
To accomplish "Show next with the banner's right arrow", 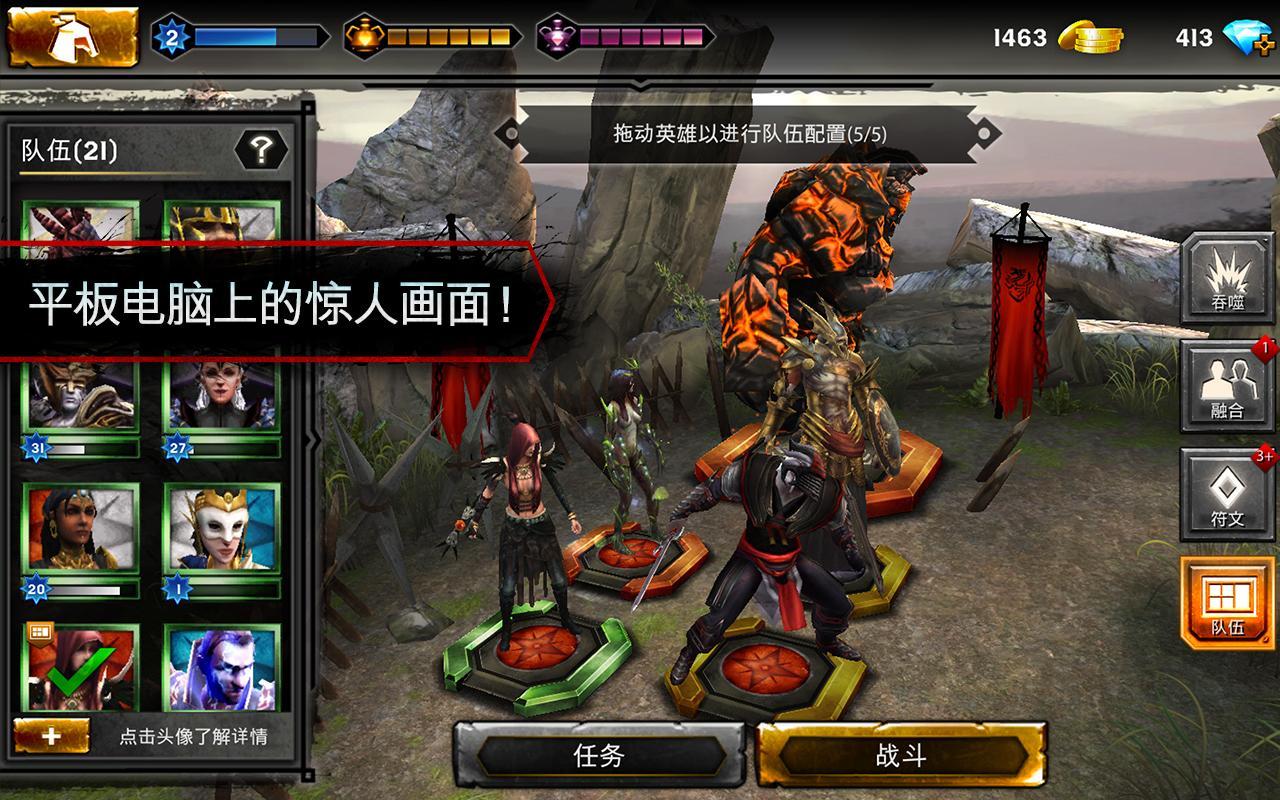I will click(x=987, y=133).
